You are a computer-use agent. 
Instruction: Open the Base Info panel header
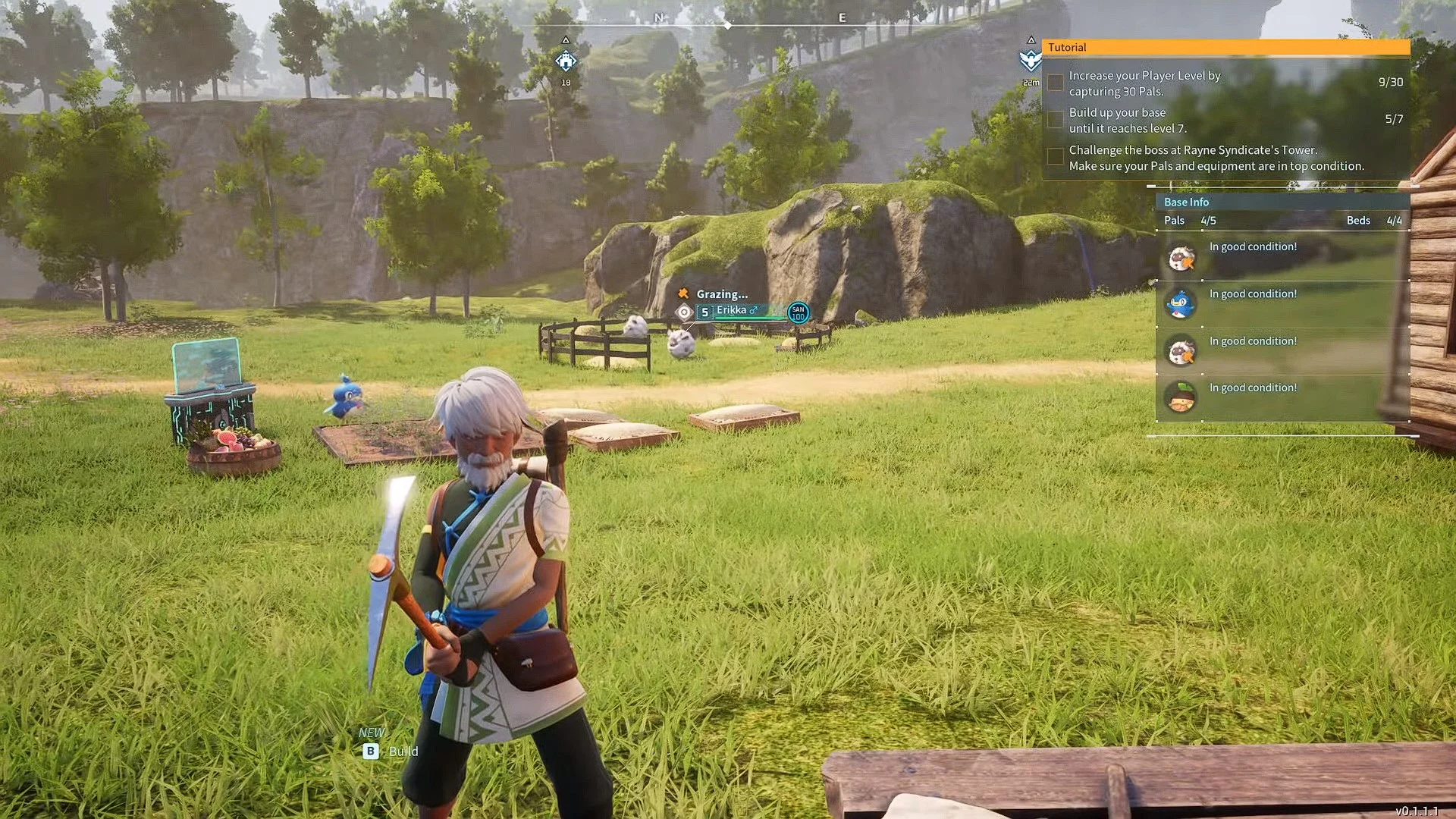1282,202
